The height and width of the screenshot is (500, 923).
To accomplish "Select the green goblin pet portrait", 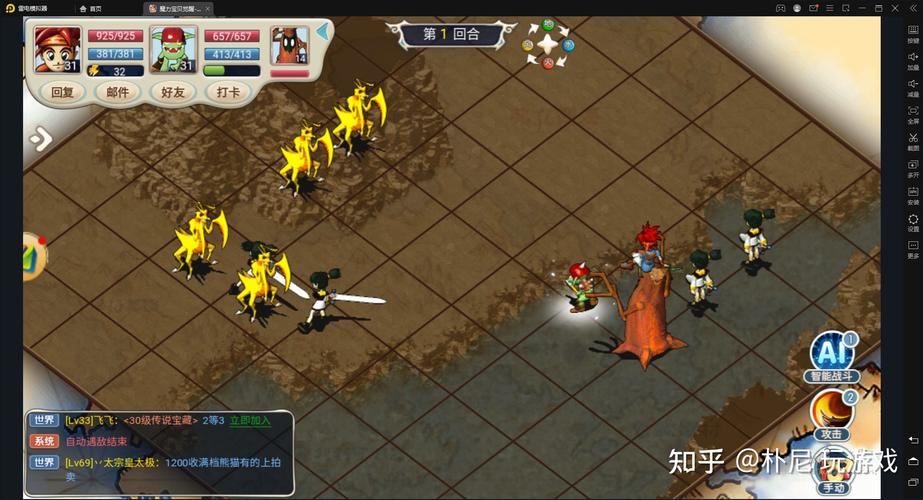I will tap(173, 49).
